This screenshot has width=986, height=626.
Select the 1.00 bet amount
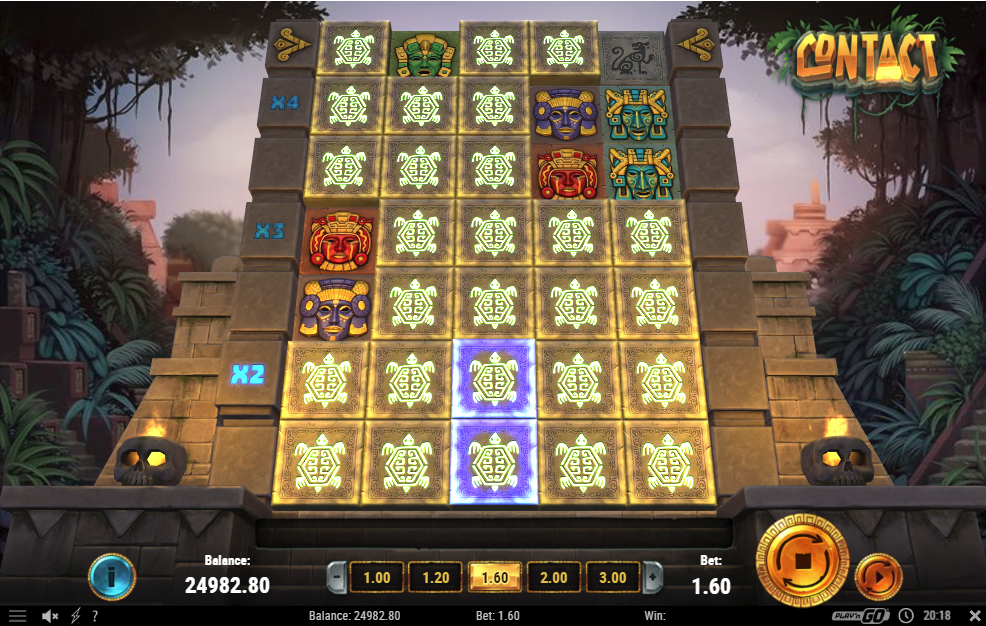coord(377,577)
